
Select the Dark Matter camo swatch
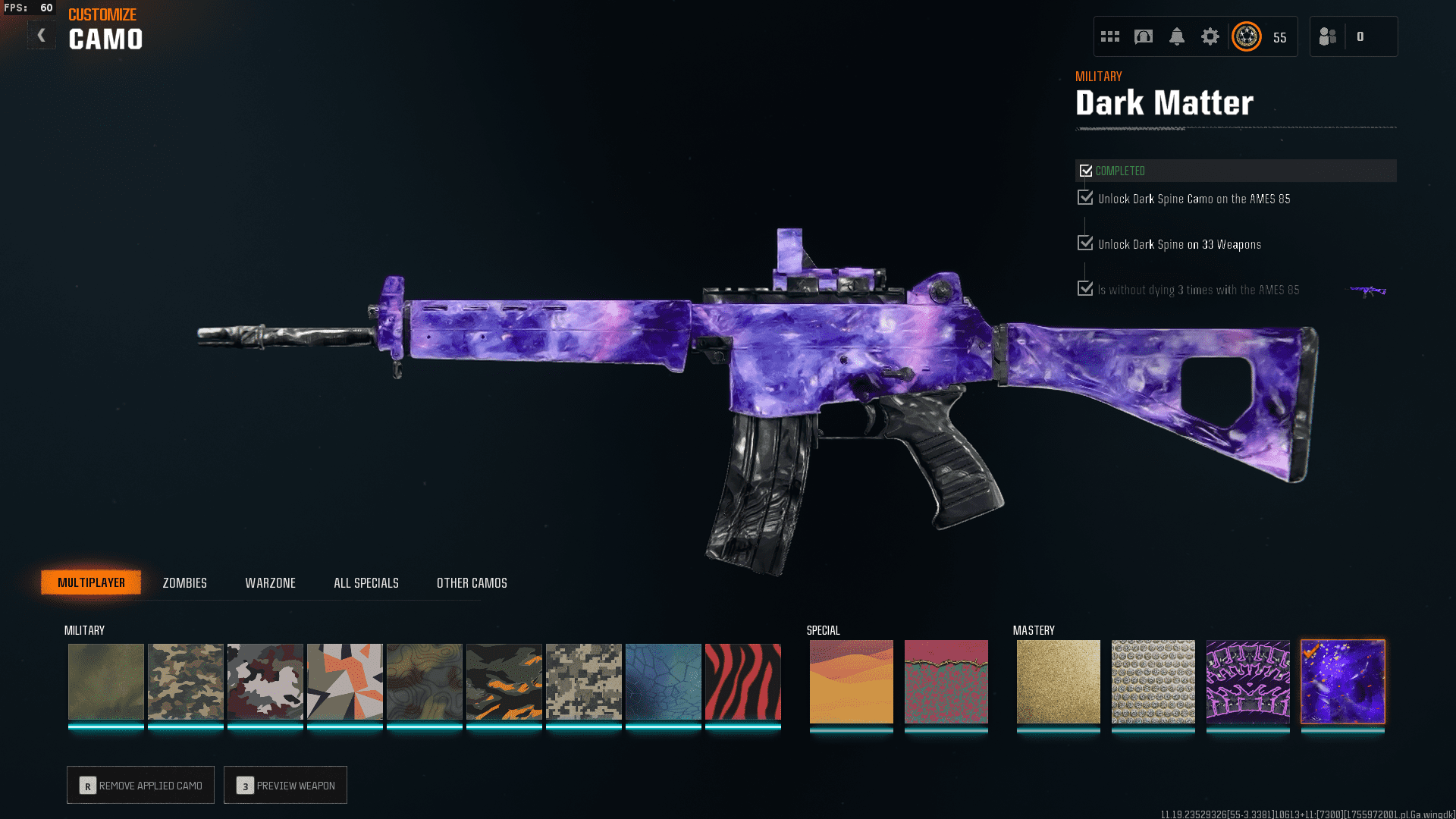click(x=1342, y=682)
